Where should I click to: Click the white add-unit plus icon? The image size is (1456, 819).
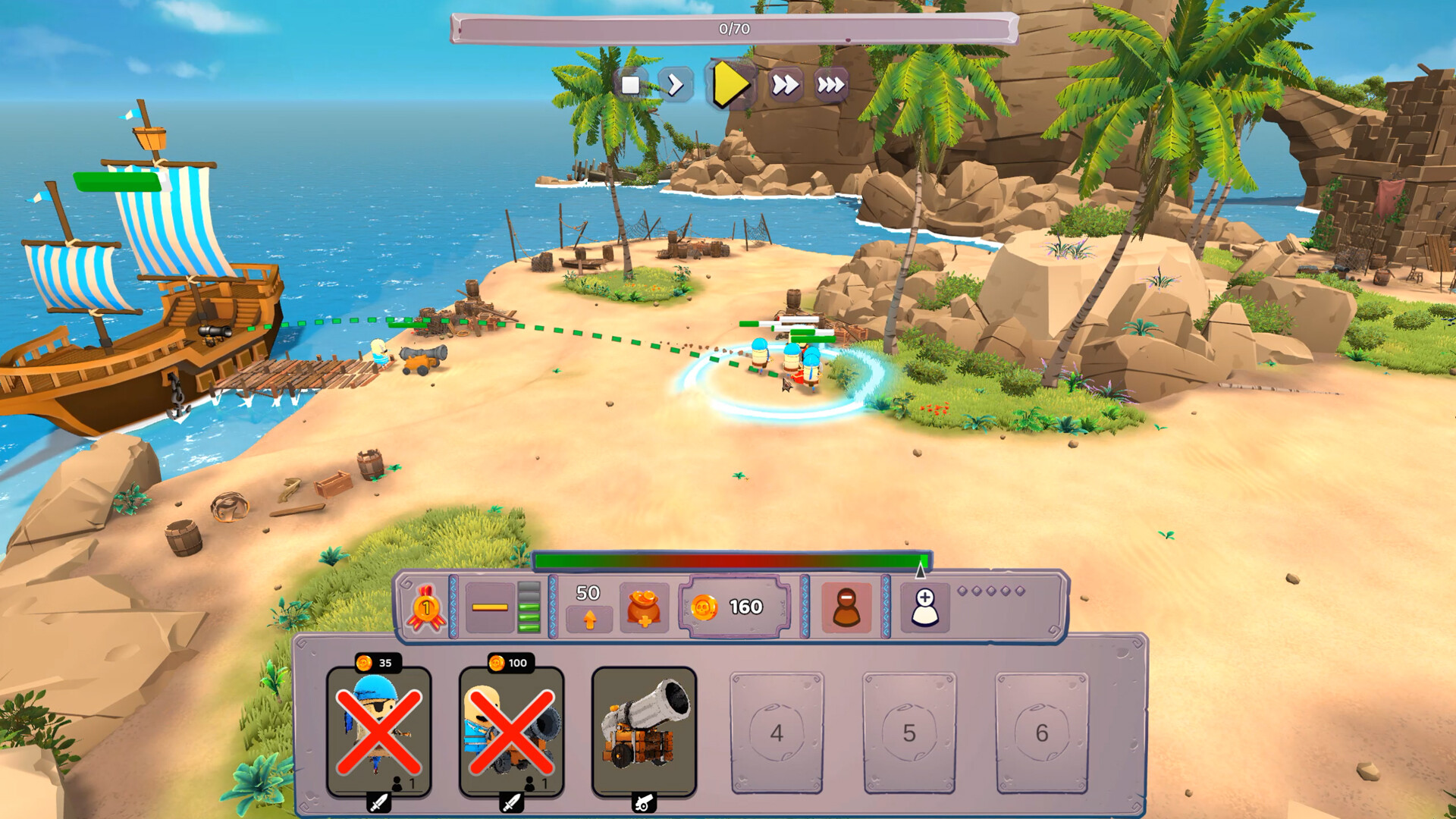tap(927, 607)
